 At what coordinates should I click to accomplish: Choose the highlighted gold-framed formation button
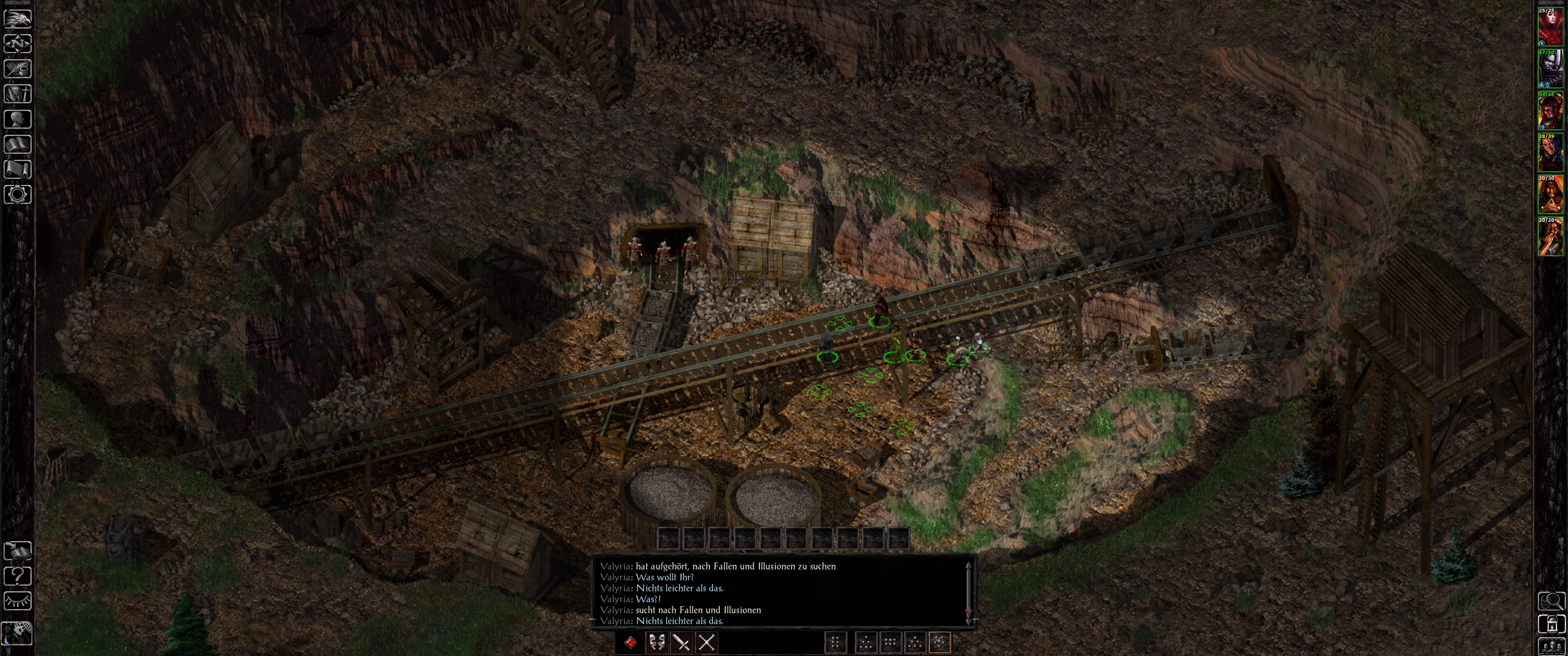[x=940, y=643]
